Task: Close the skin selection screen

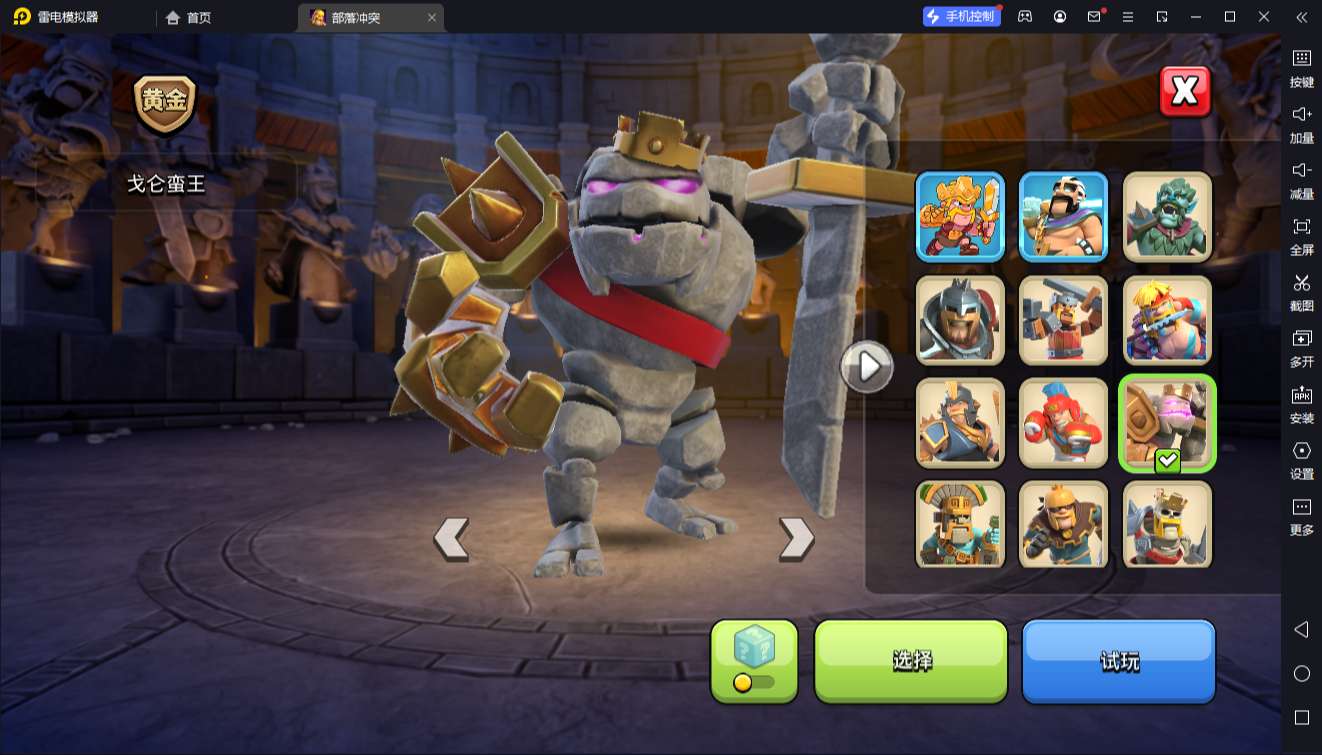Action: (x=1185, y=92)
